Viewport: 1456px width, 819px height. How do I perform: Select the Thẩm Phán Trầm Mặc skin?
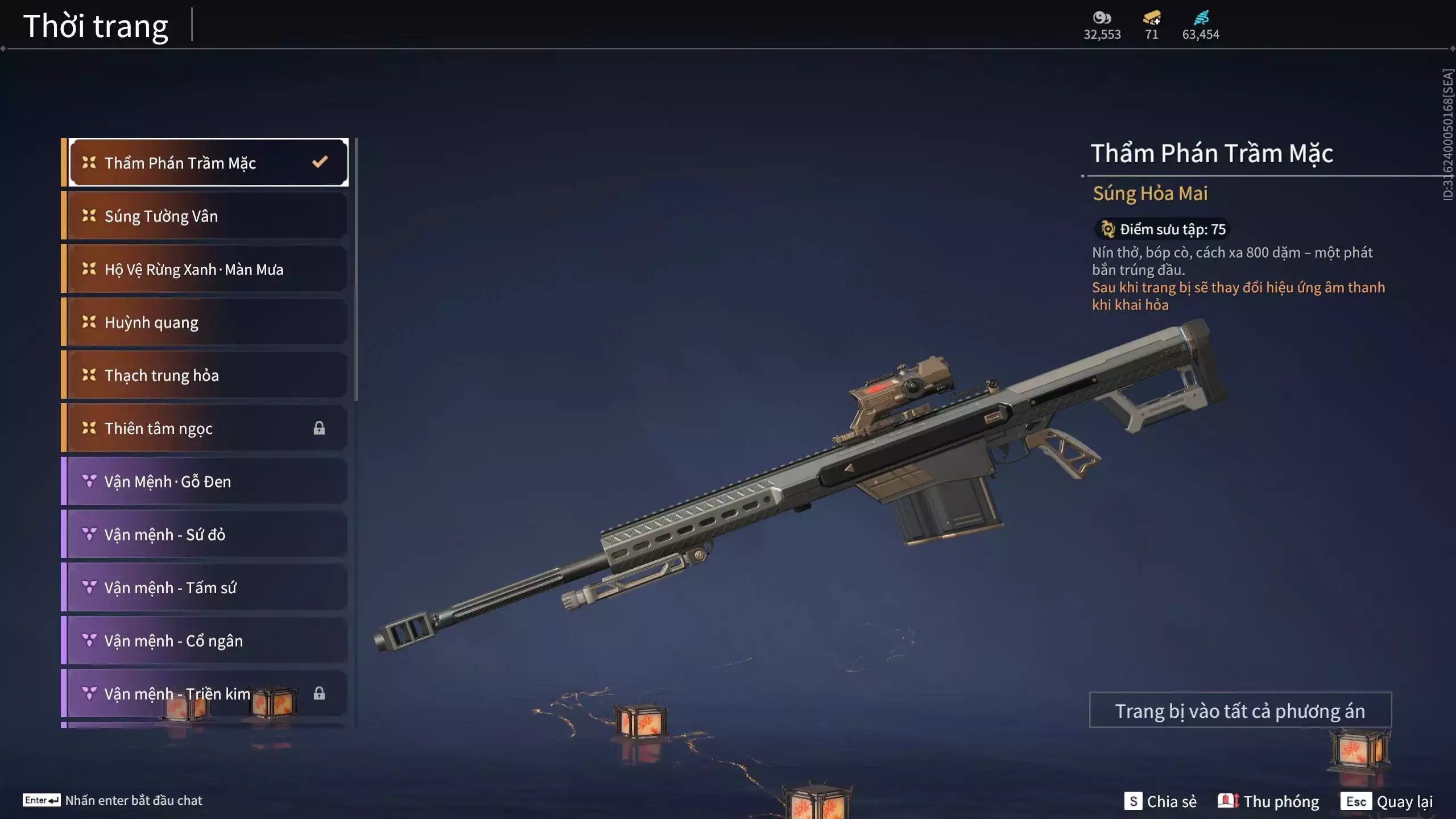tap(208, 163)
